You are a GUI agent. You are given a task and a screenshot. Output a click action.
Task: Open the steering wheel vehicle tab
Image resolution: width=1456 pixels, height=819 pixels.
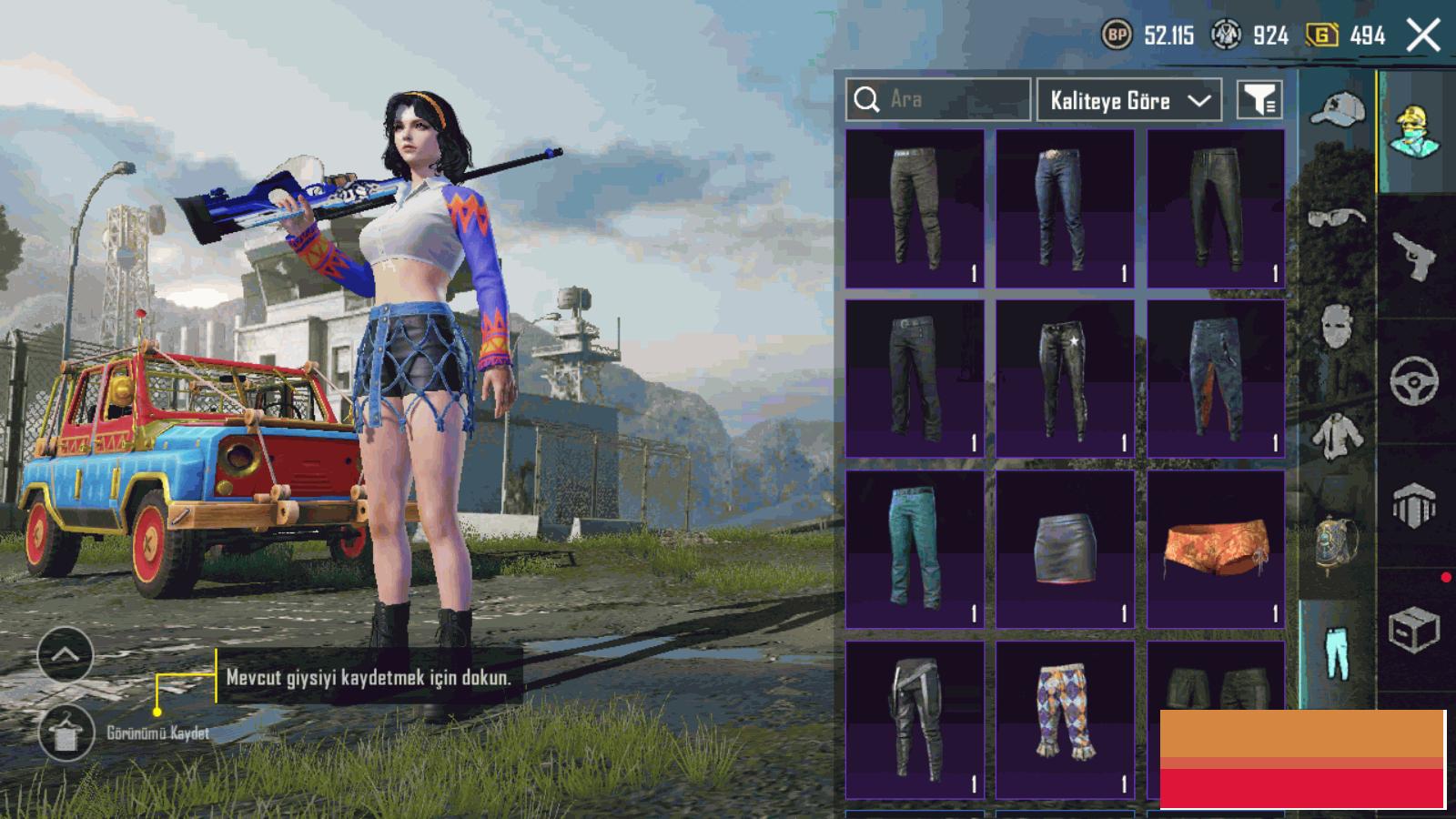1414,380
